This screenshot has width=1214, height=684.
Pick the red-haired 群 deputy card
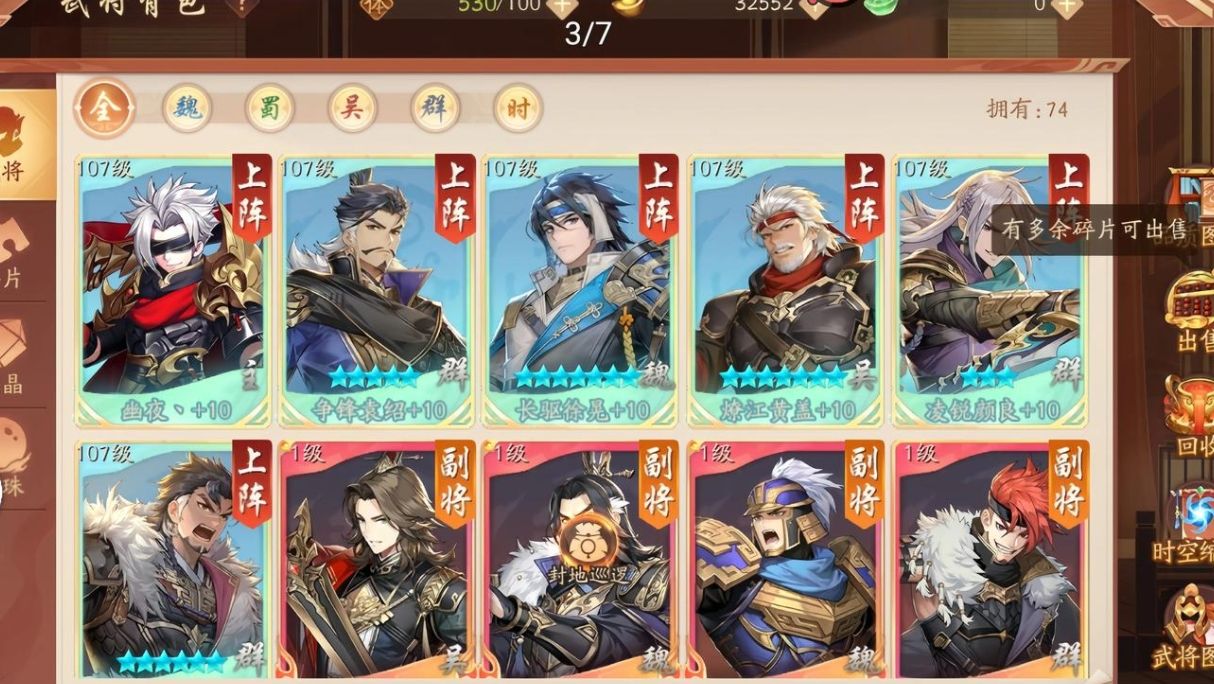pos(988,560)
